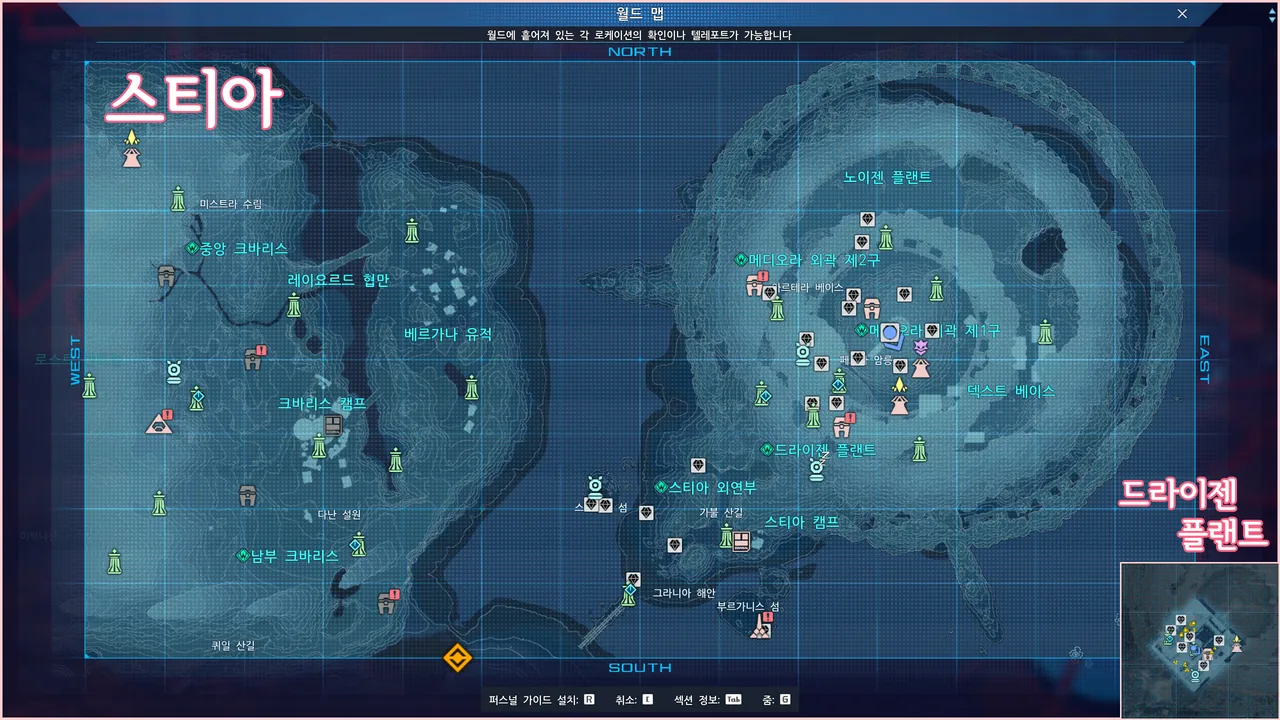
Task: Select the 그라니아 해안 location label
Action: pos(684,593)
